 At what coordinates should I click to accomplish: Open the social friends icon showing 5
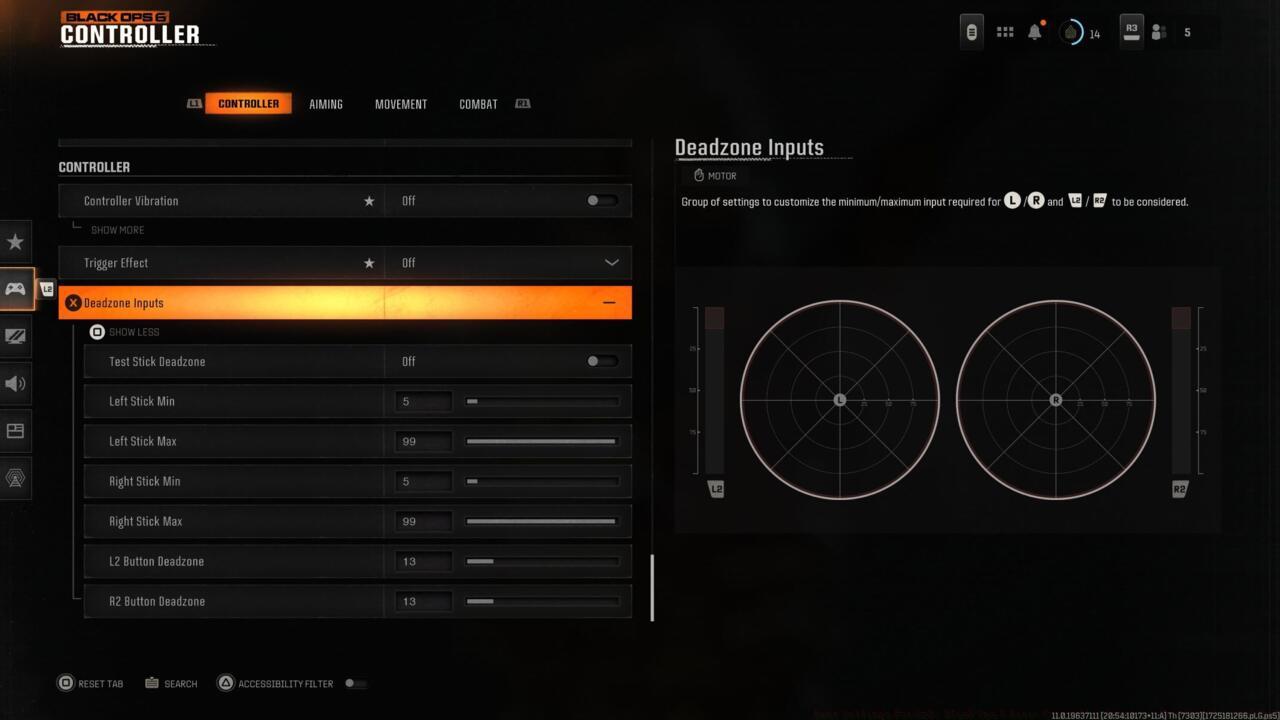click(x=1158, y=31)
